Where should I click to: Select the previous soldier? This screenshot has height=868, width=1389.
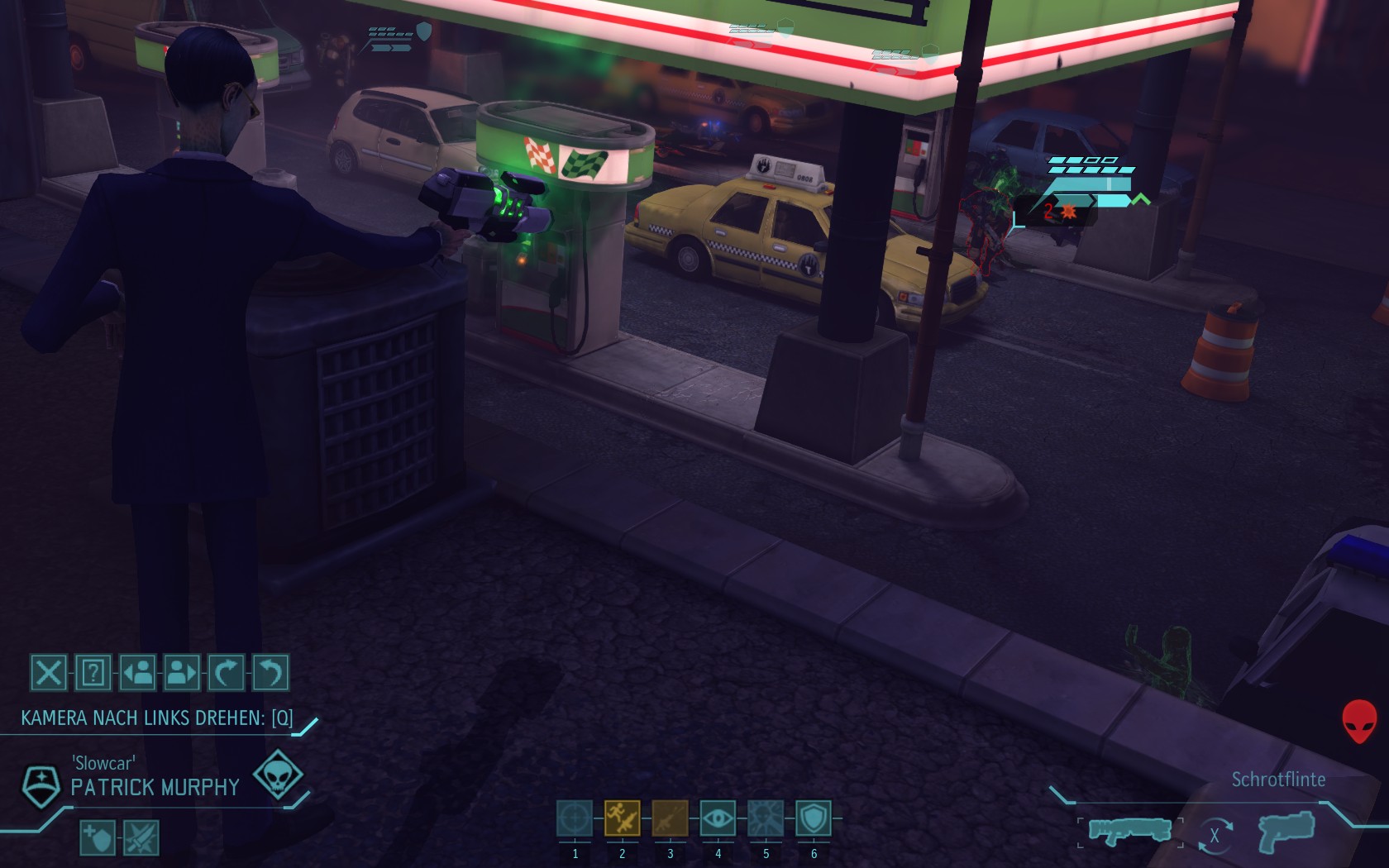[x=137, y=672]
